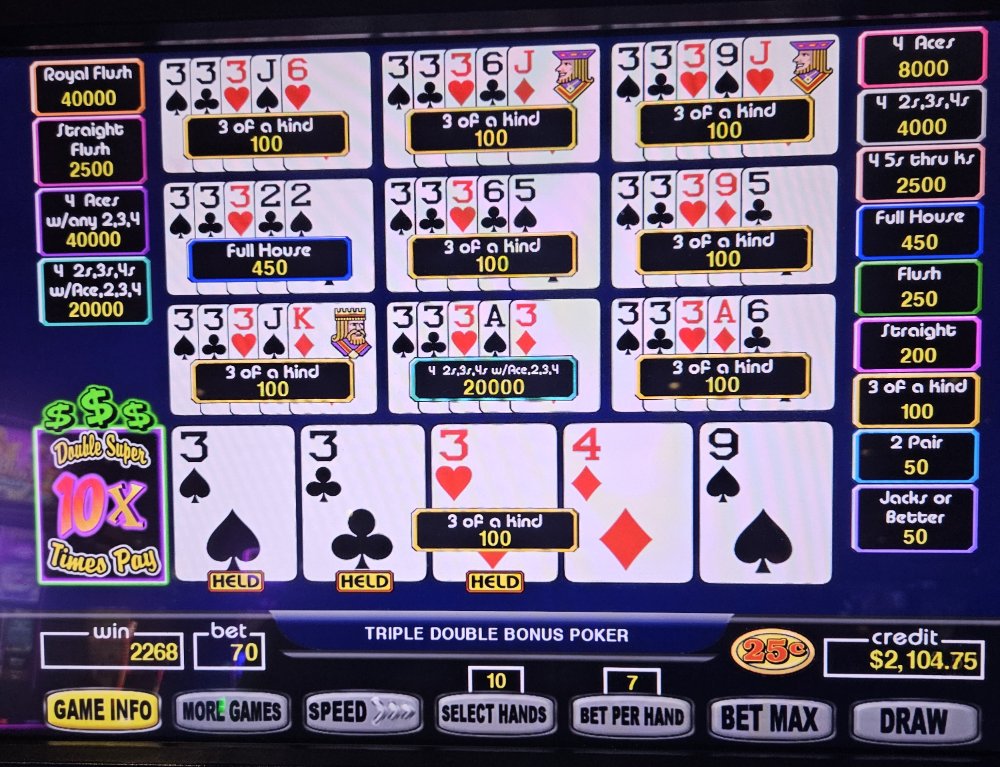The height and width of the screenshot is (767, 1000).
Task: Click the SELECT HANDS button
Action: pos(496,714)
